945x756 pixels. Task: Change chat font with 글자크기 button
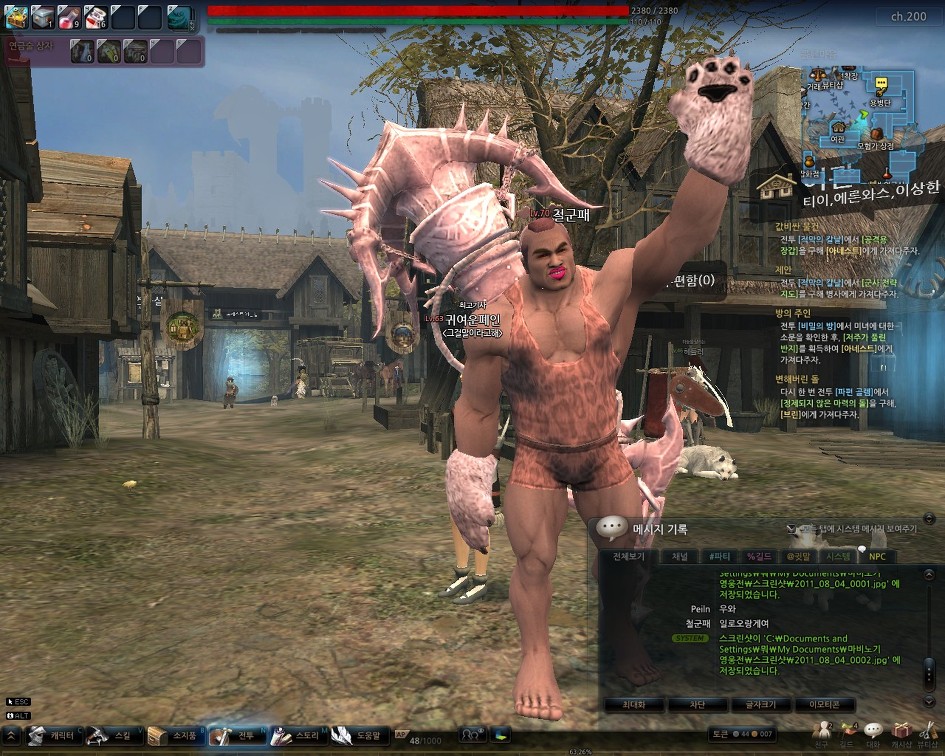click(x=760, y=705)
